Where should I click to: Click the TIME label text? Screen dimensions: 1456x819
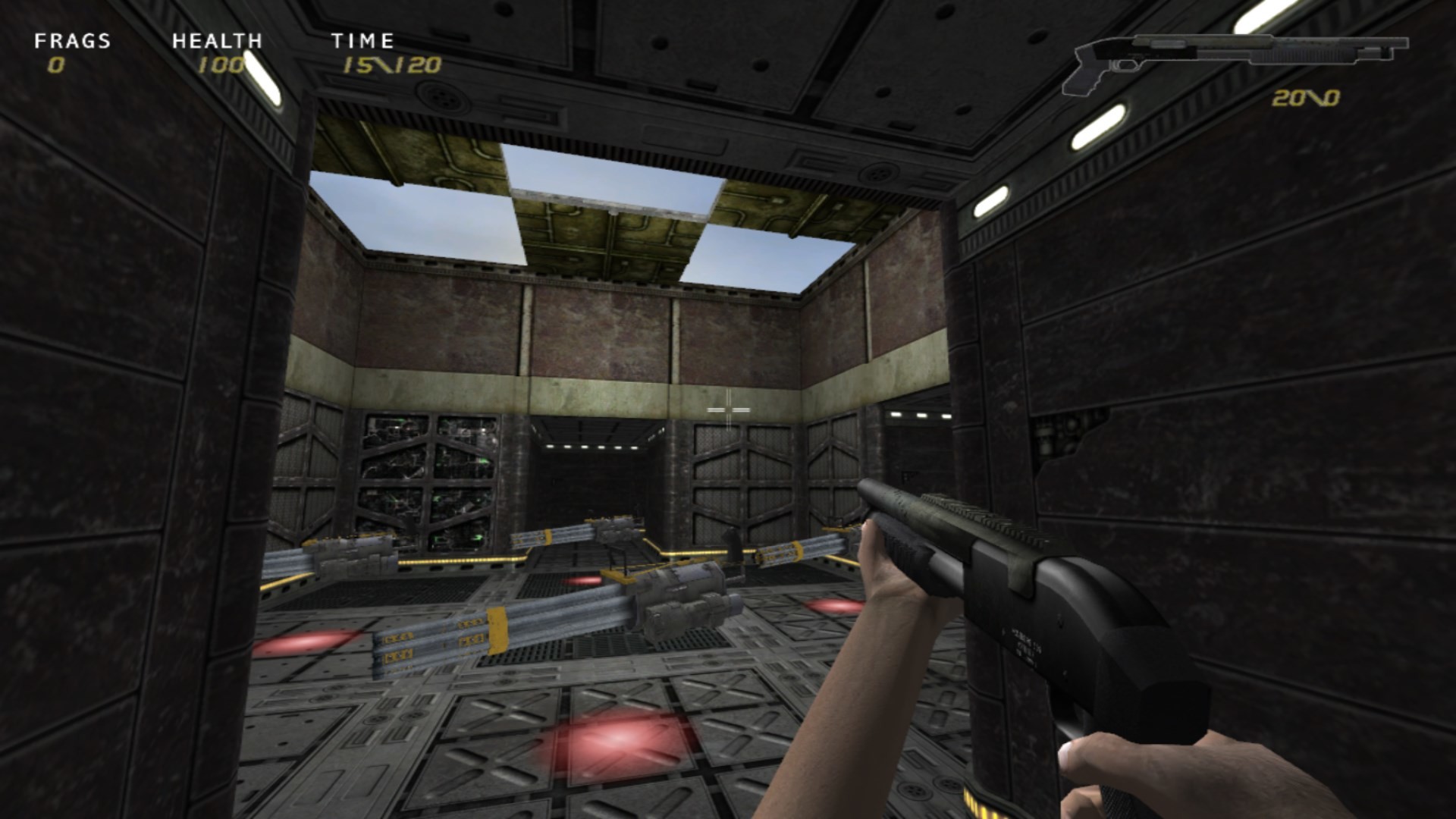[x=364, y=41]
